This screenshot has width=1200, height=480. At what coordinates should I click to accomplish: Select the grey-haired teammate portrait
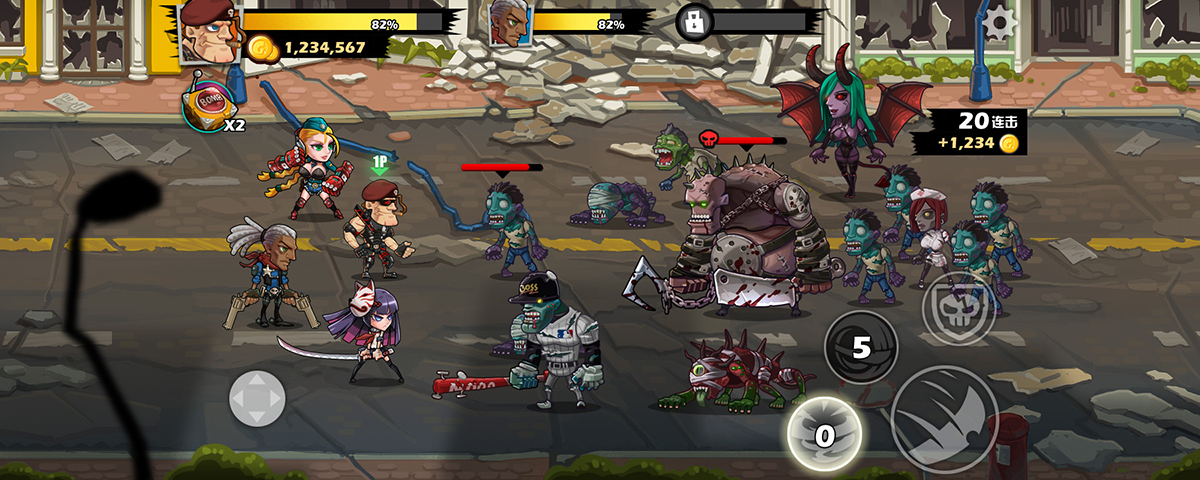coord(509,24)
